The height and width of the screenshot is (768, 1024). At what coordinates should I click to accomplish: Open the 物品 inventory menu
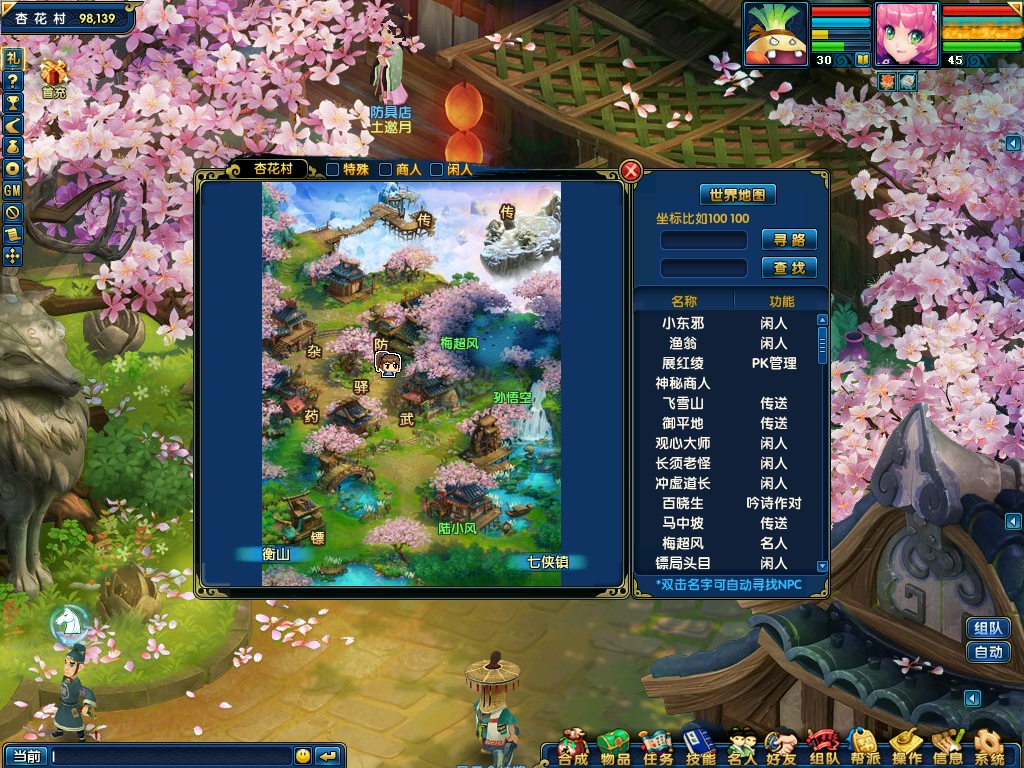pyautogui.click(x=614, y=747)
